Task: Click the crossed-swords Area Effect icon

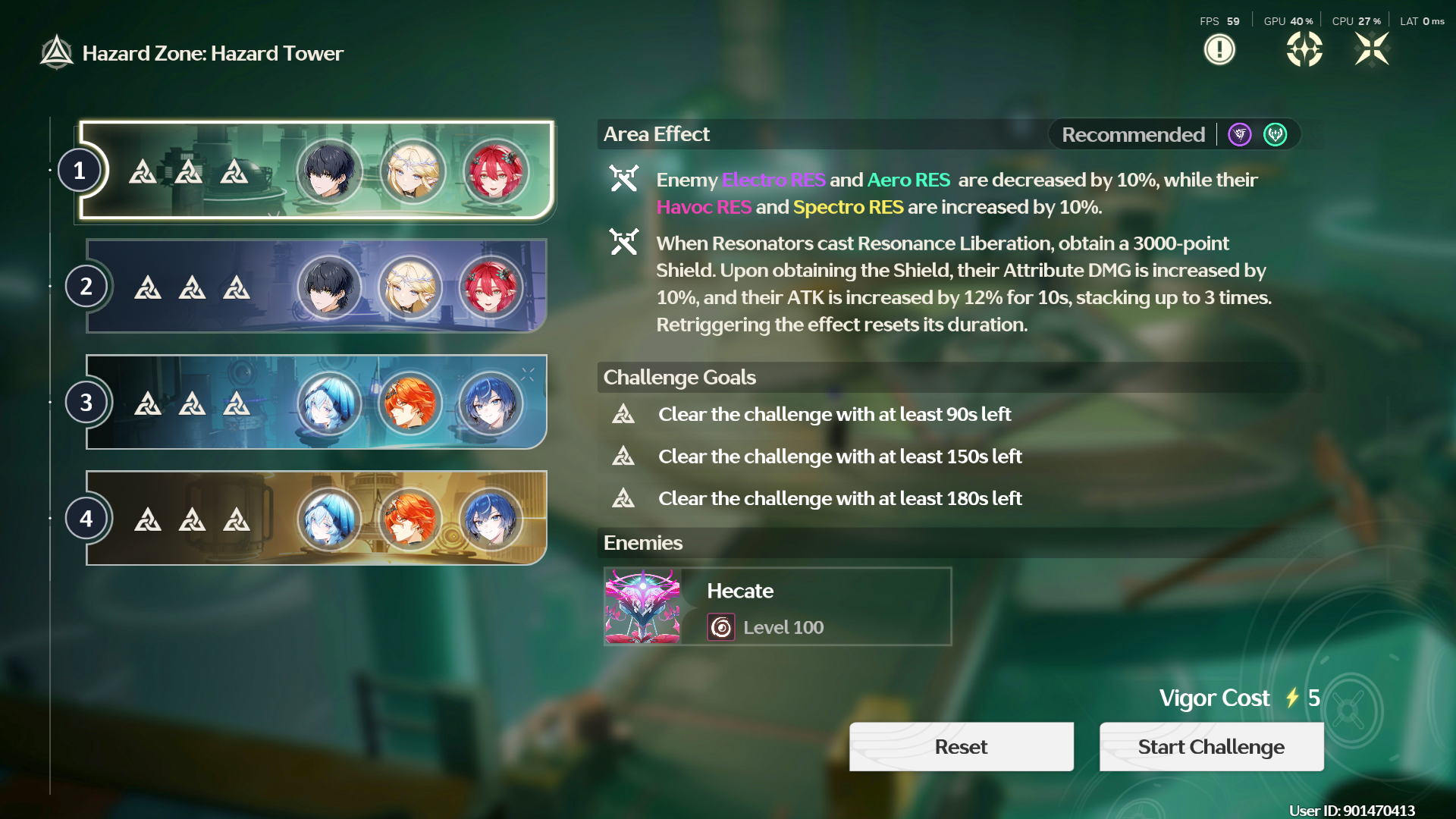Action: click(625, 180)
